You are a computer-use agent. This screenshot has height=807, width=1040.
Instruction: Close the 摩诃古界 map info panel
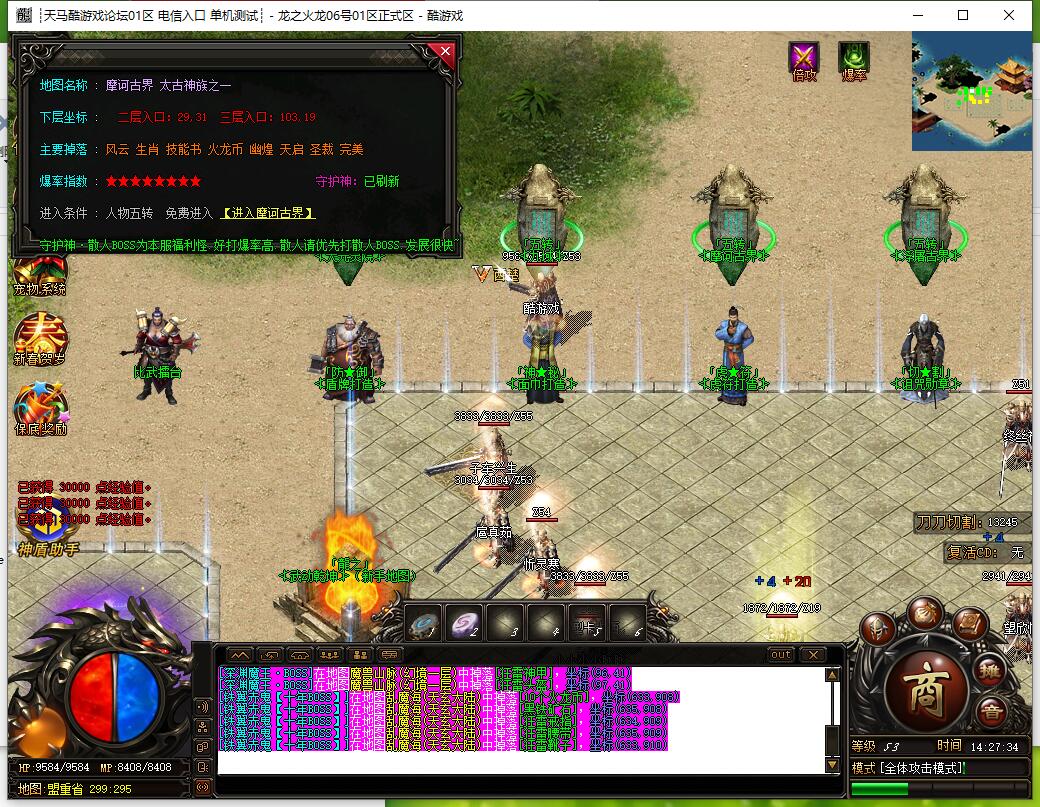[446, 52]
